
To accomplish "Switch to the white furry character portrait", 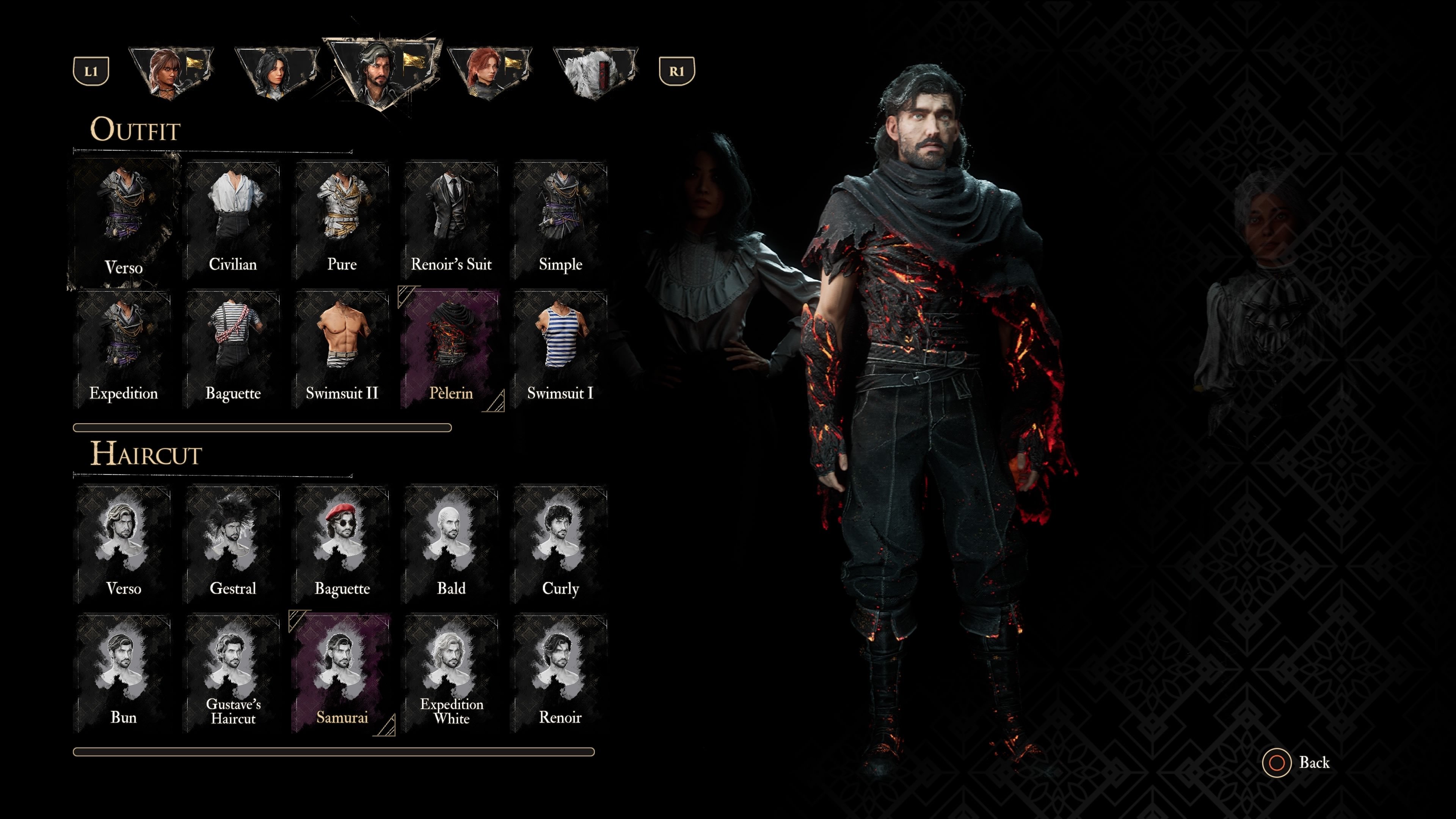I will pyautogui.click(x=595, y=72).
